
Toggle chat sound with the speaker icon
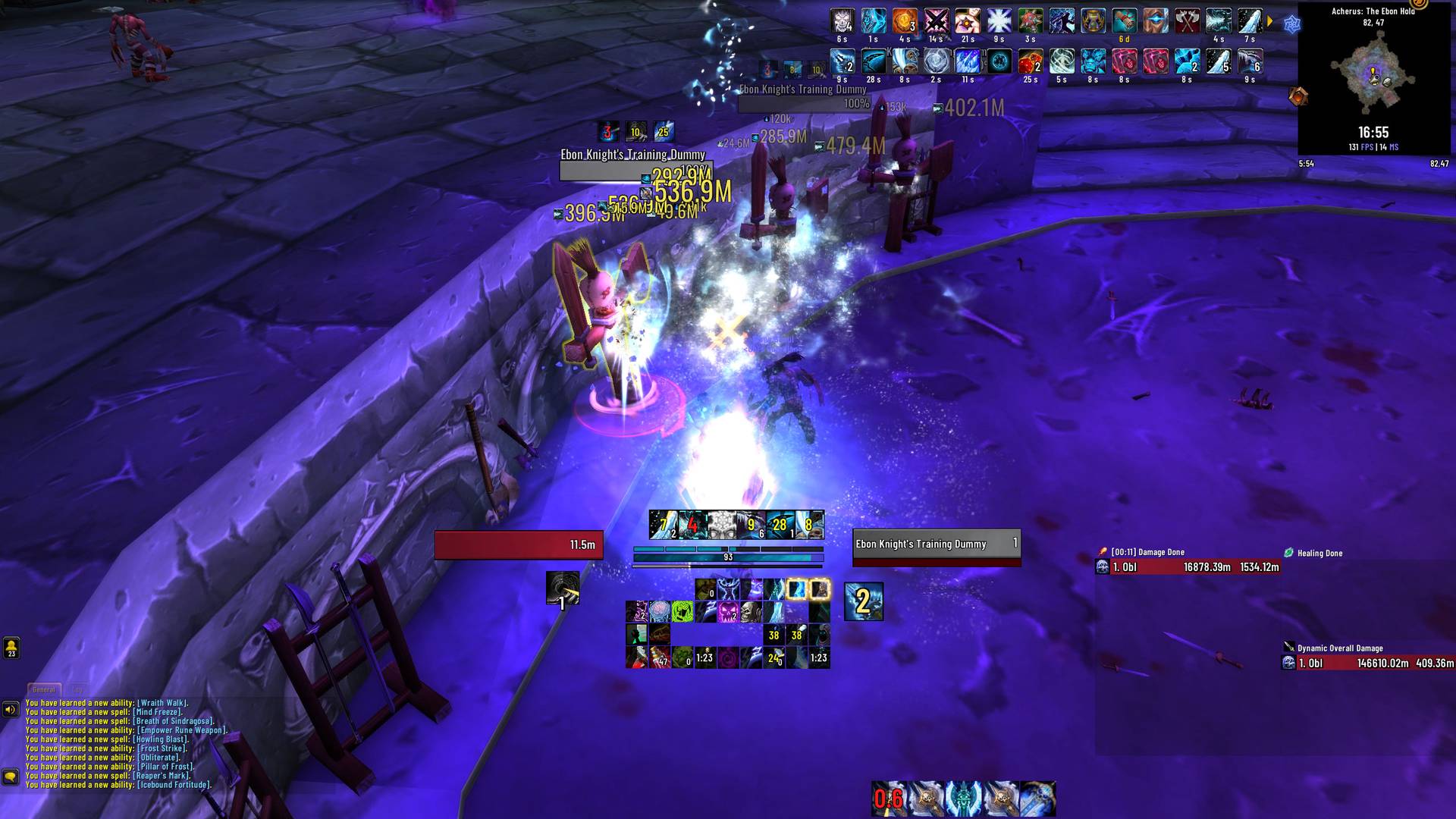(9, 709)
